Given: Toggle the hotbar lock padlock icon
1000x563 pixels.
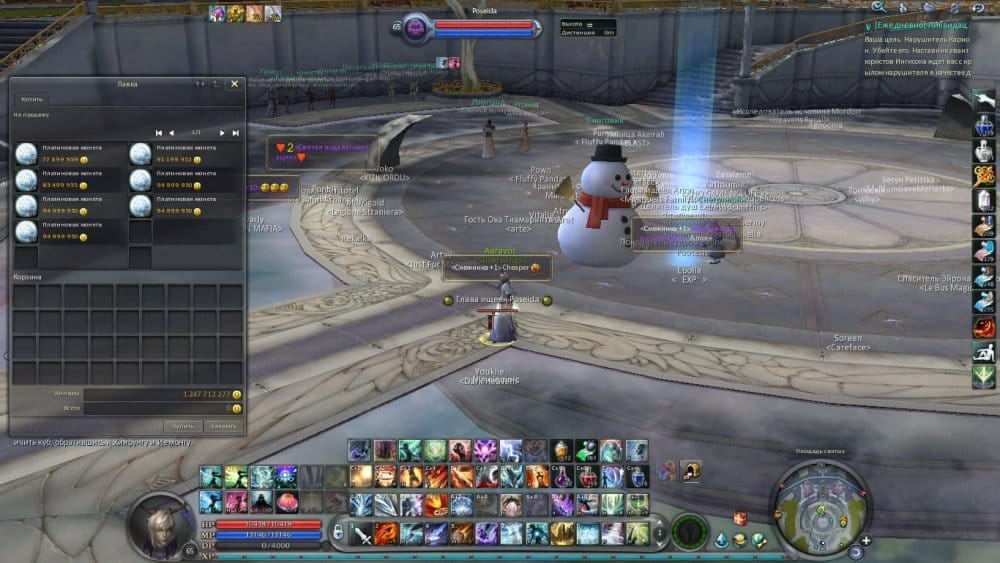Looking at the screenshot, I should (339, 533).
